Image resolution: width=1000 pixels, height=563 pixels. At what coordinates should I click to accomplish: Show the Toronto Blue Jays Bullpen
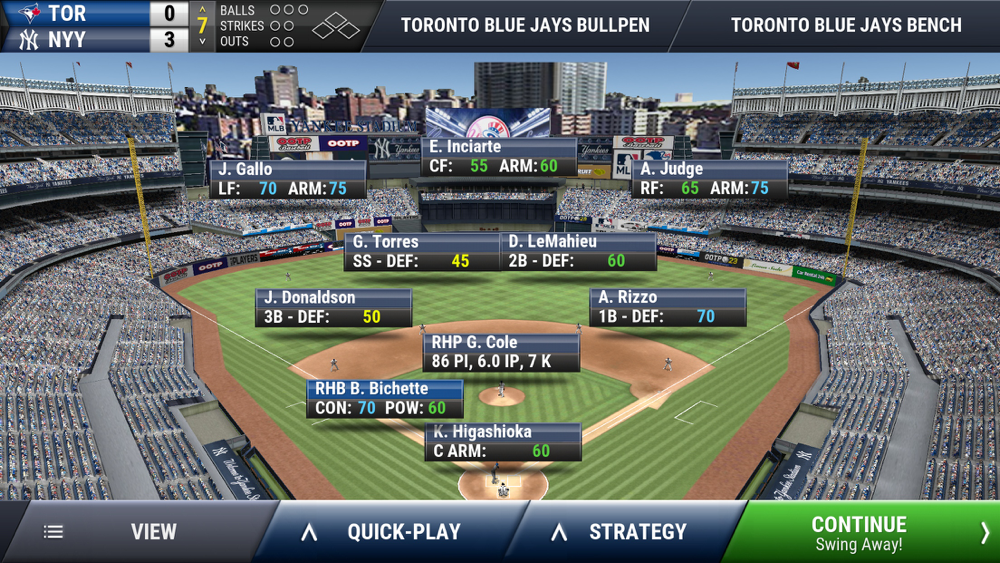(x=525, y=25)
